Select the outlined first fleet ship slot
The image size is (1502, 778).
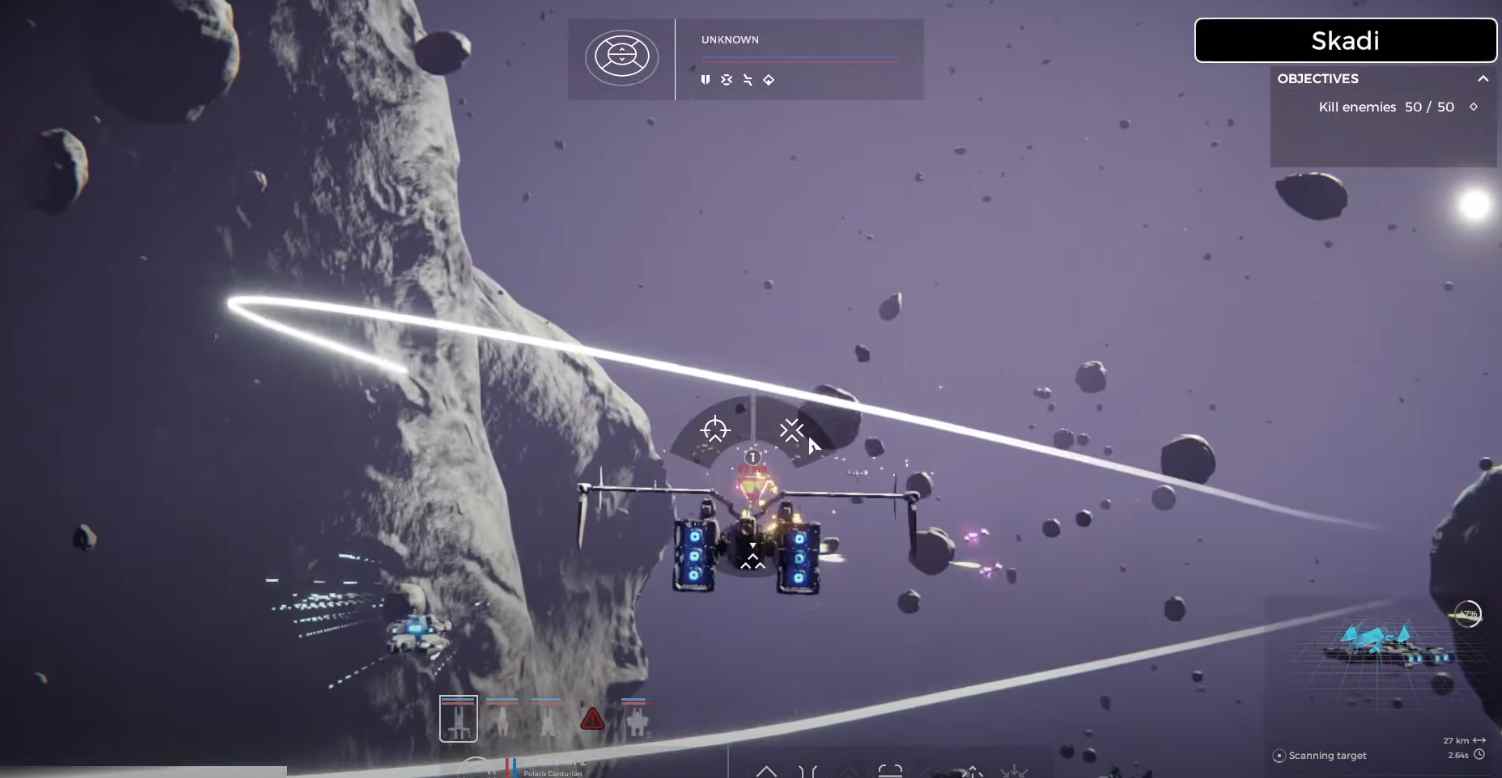click(458, 718)
